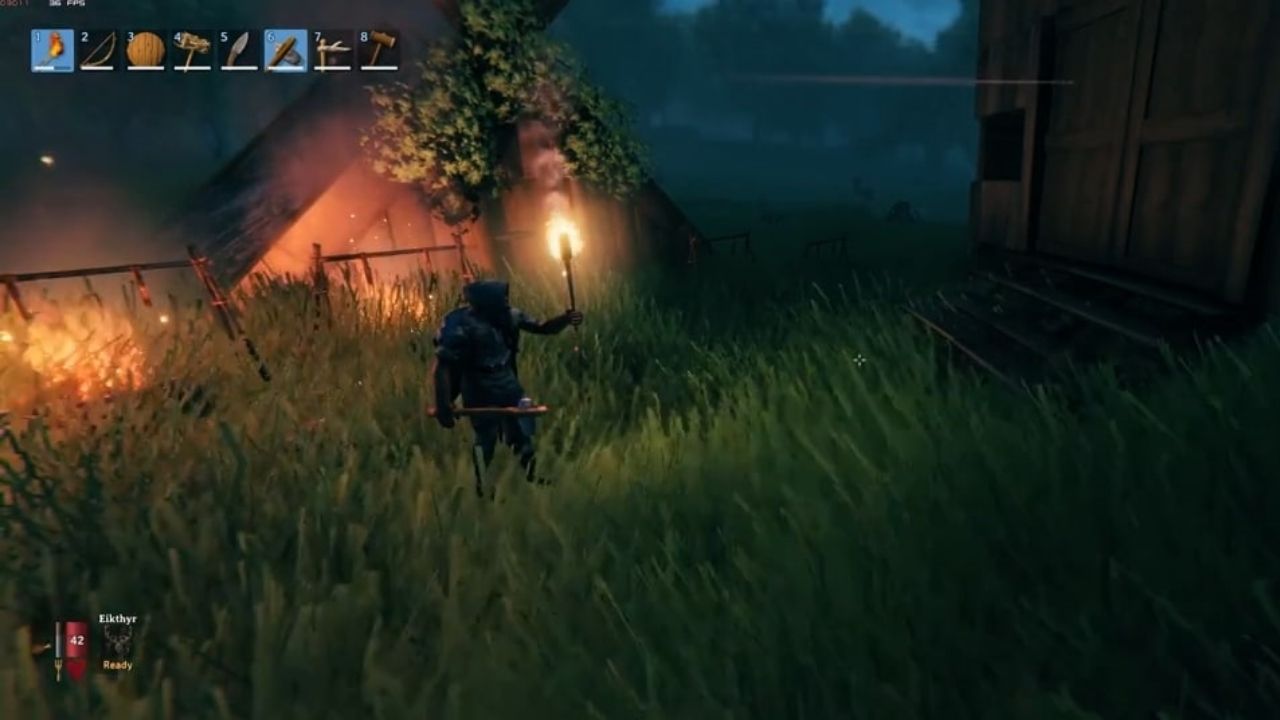Click the Ready power status label
This screenshot has height=720, width=1280.
pyautogui.click(x=118, y=665)
